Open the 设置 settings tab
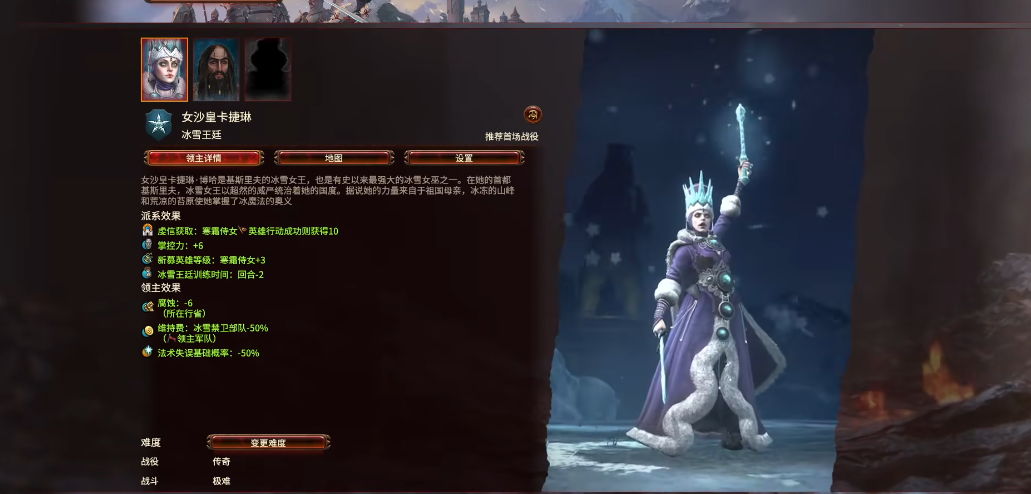The height and width of the screenshot is (494, 1031). (x=464, y=158)
